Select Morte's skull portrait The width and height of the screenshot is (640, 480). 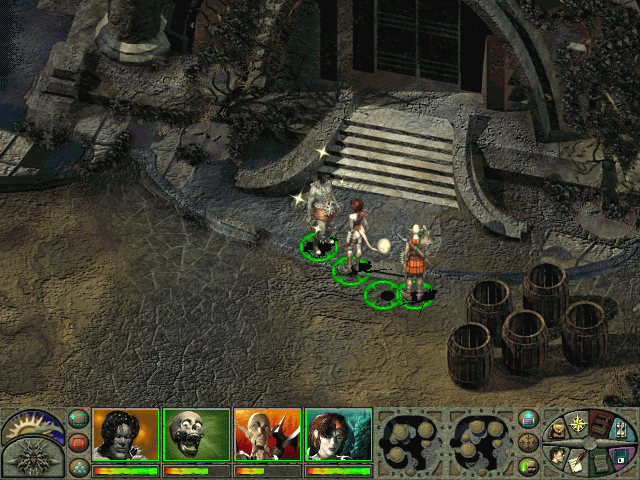pos(196,434)
